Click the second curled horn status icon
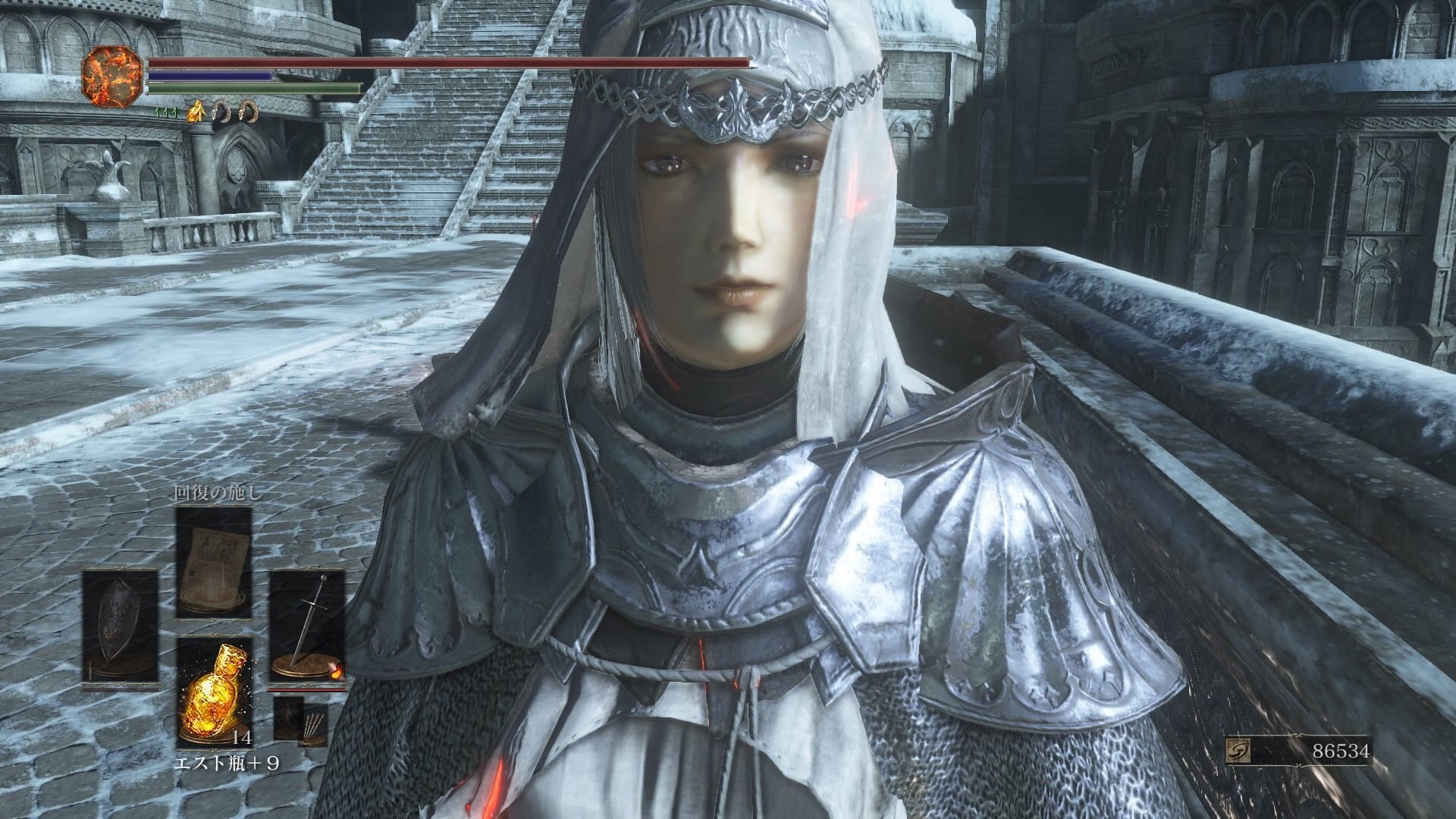1456x819 pixels. click(249, 112)
